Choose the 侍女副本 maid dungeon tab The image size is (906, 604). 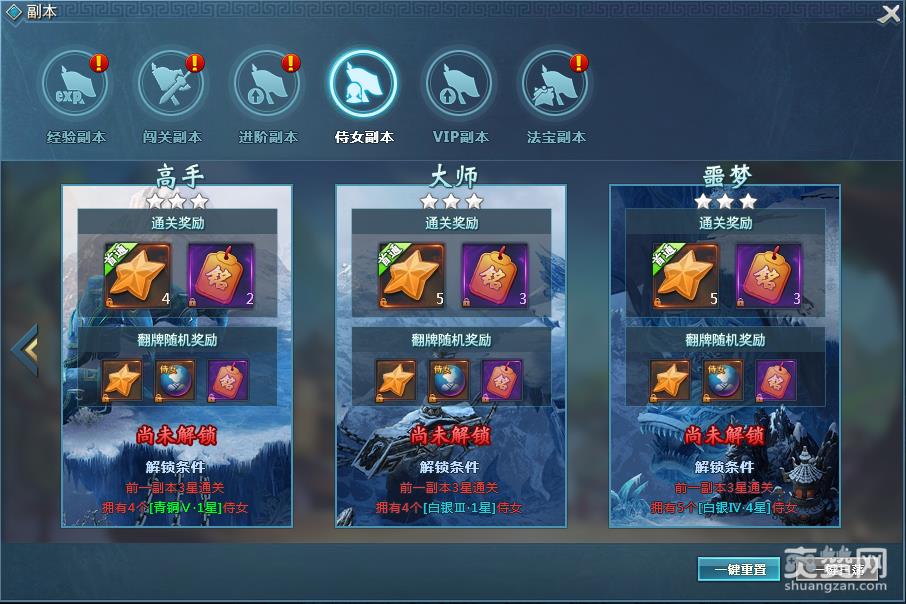363,85
